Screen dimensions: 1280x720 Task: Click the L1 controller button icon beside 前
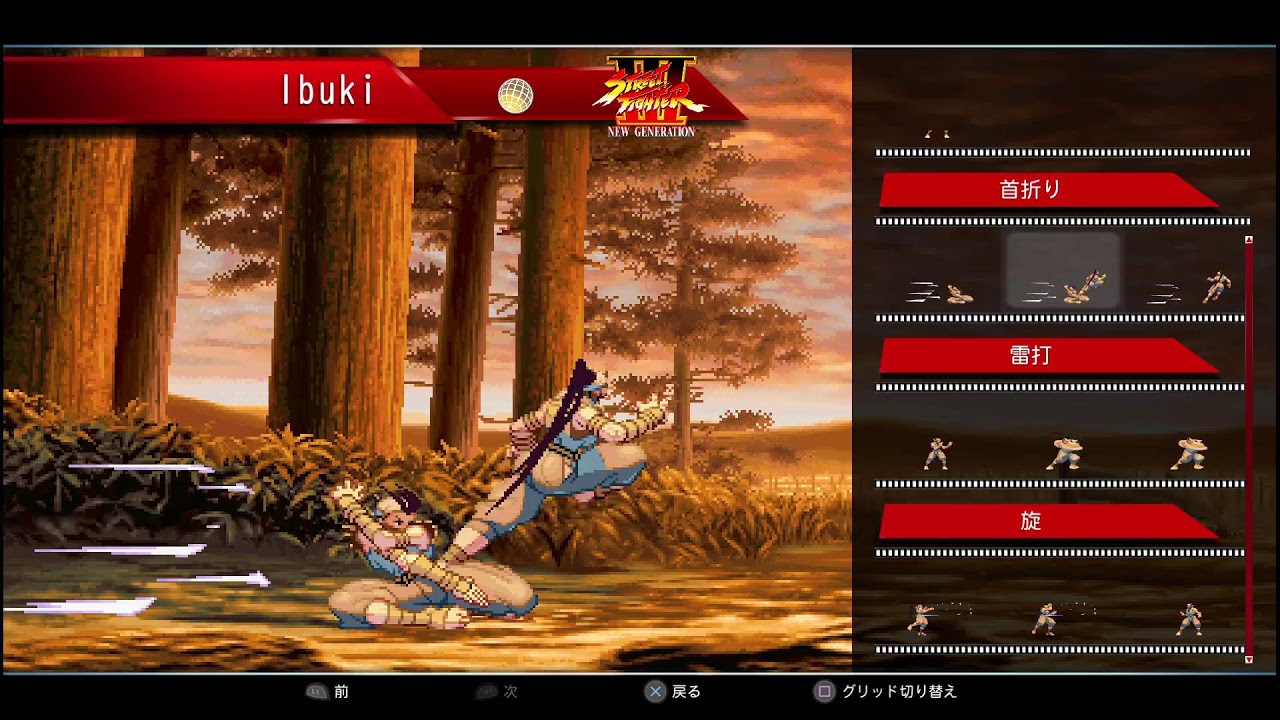point(318,691)
